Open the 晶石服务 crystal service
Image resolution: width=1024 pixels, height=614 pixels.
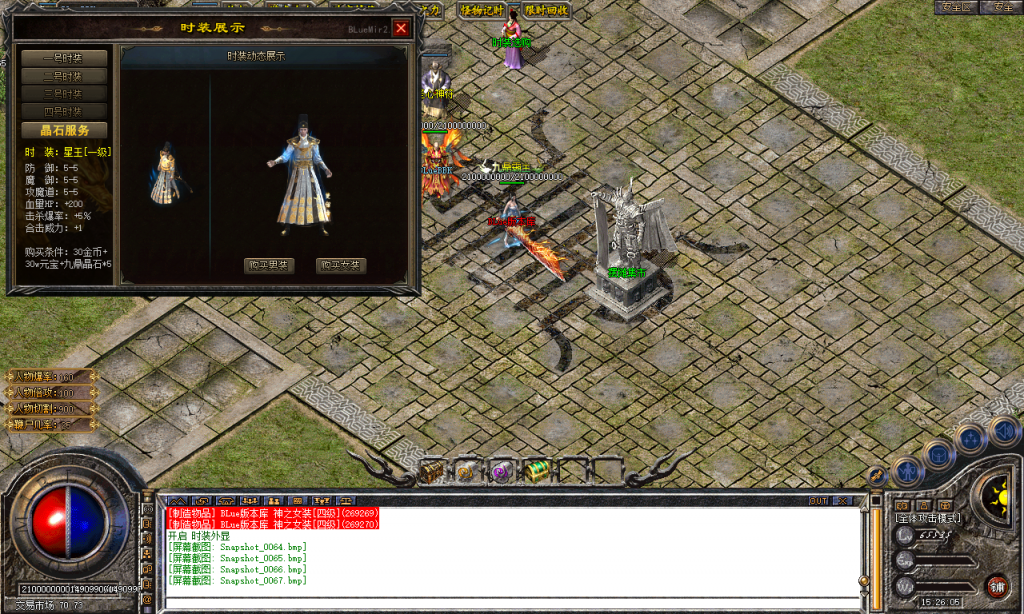(x=64, y=130)
